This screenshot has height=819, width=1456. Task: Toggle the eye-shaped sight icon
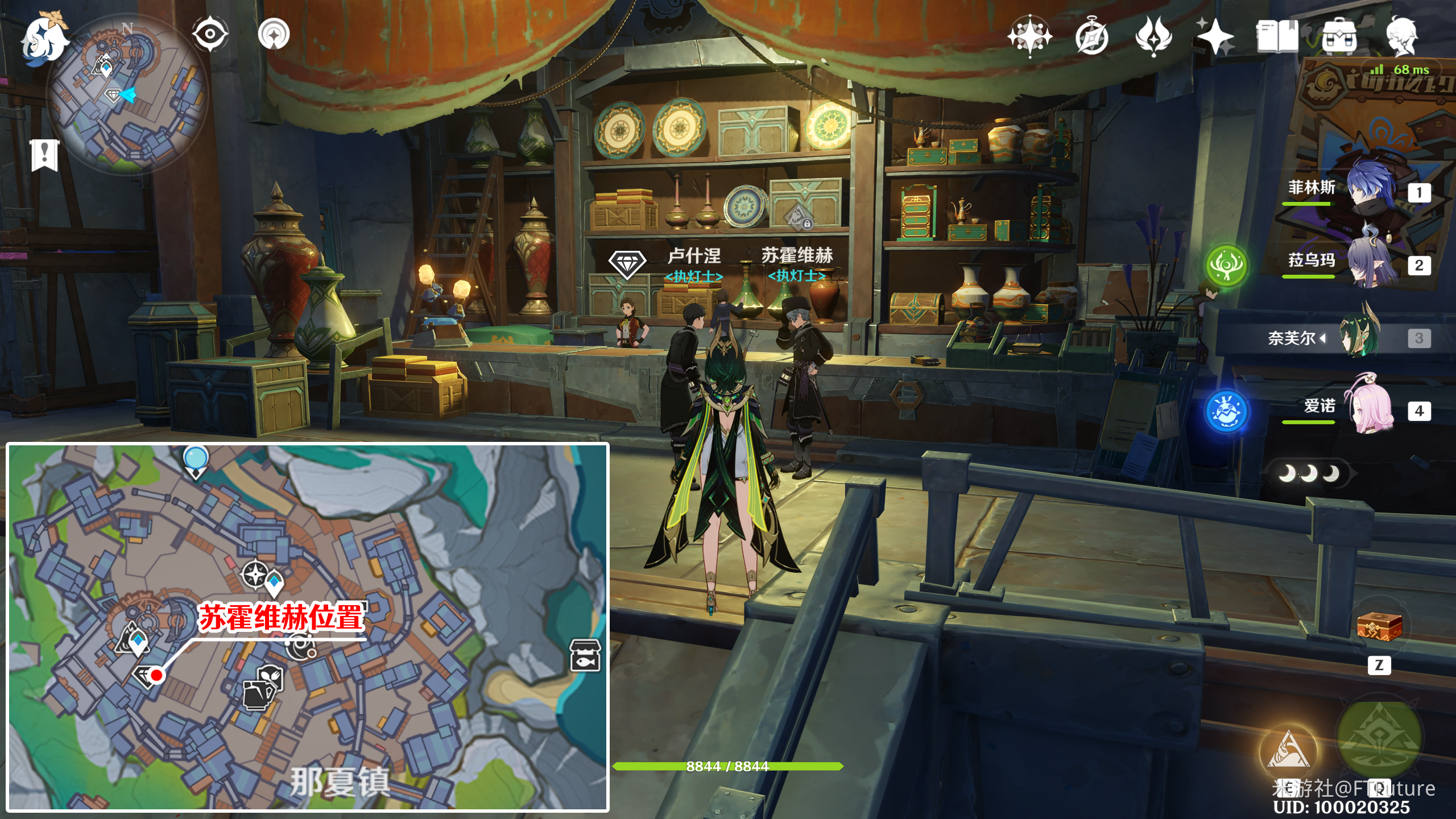click(210, 34)
